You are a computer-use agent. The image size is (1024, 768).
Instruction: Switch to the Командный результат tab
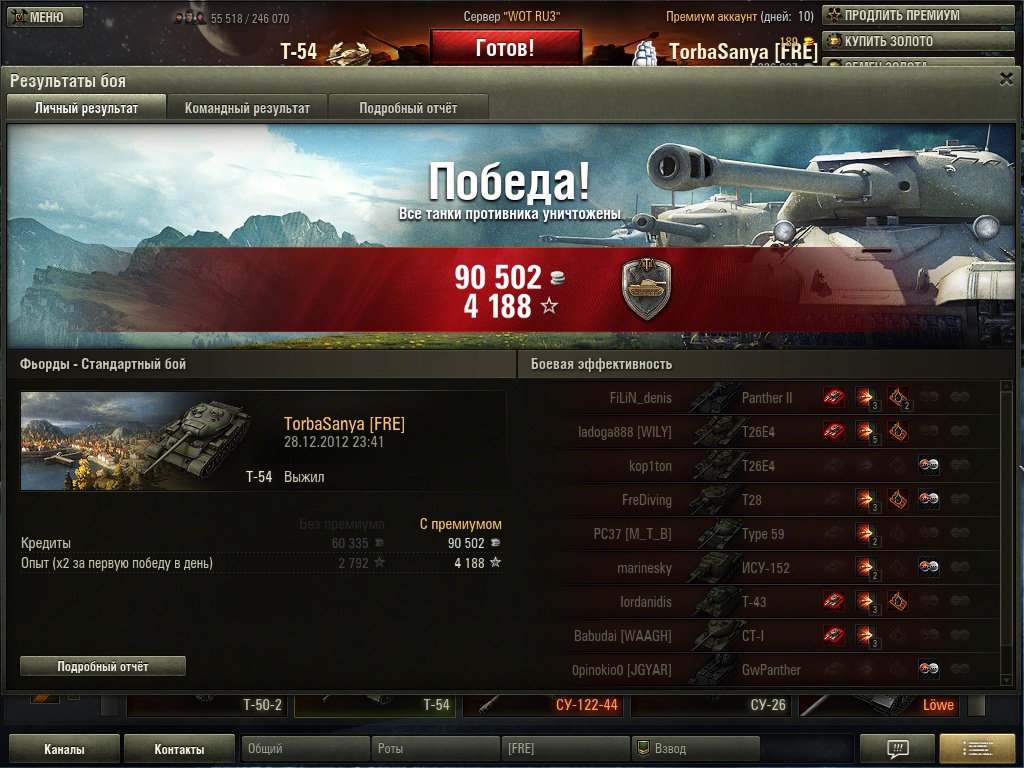click(247, 108)
